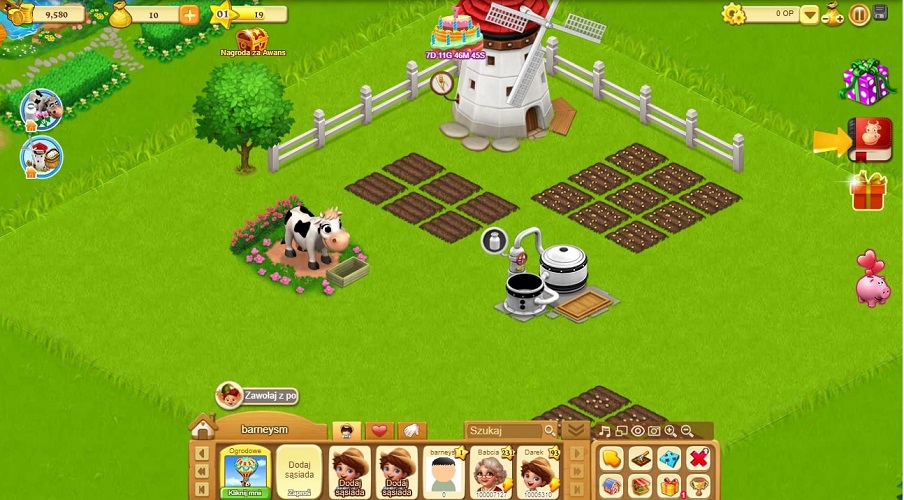Screen dimensions: 904x500
Task: Open the windmill and flour quest bubble
Action: (41, 157)
